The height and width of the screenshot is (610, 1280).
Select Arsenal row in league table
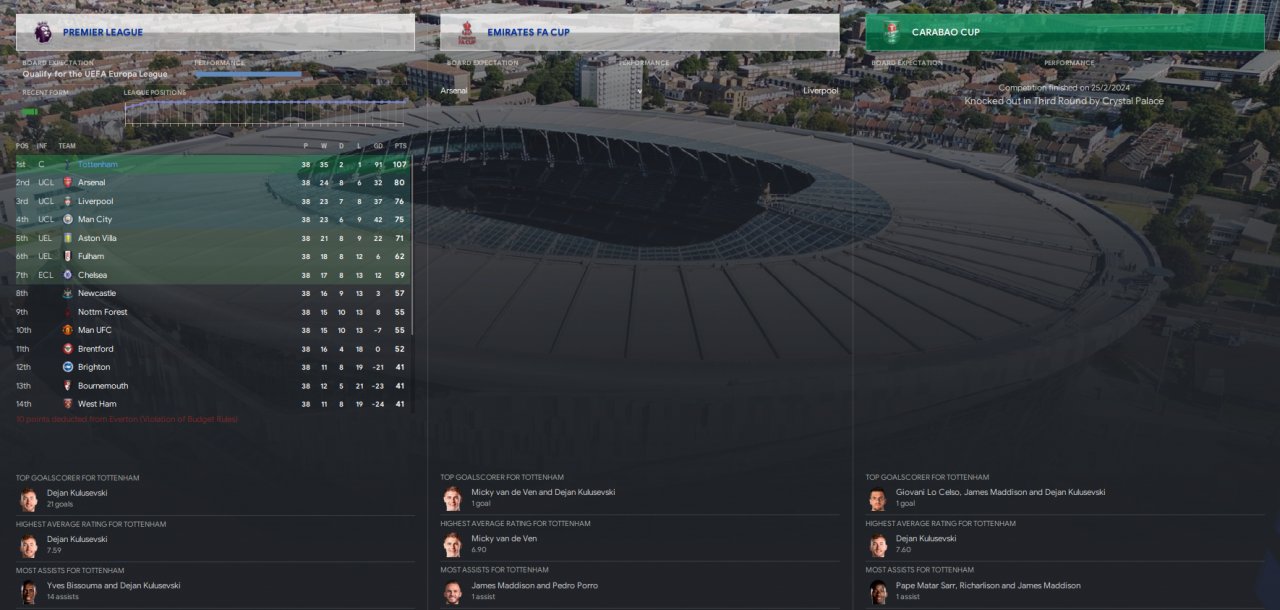91,183
